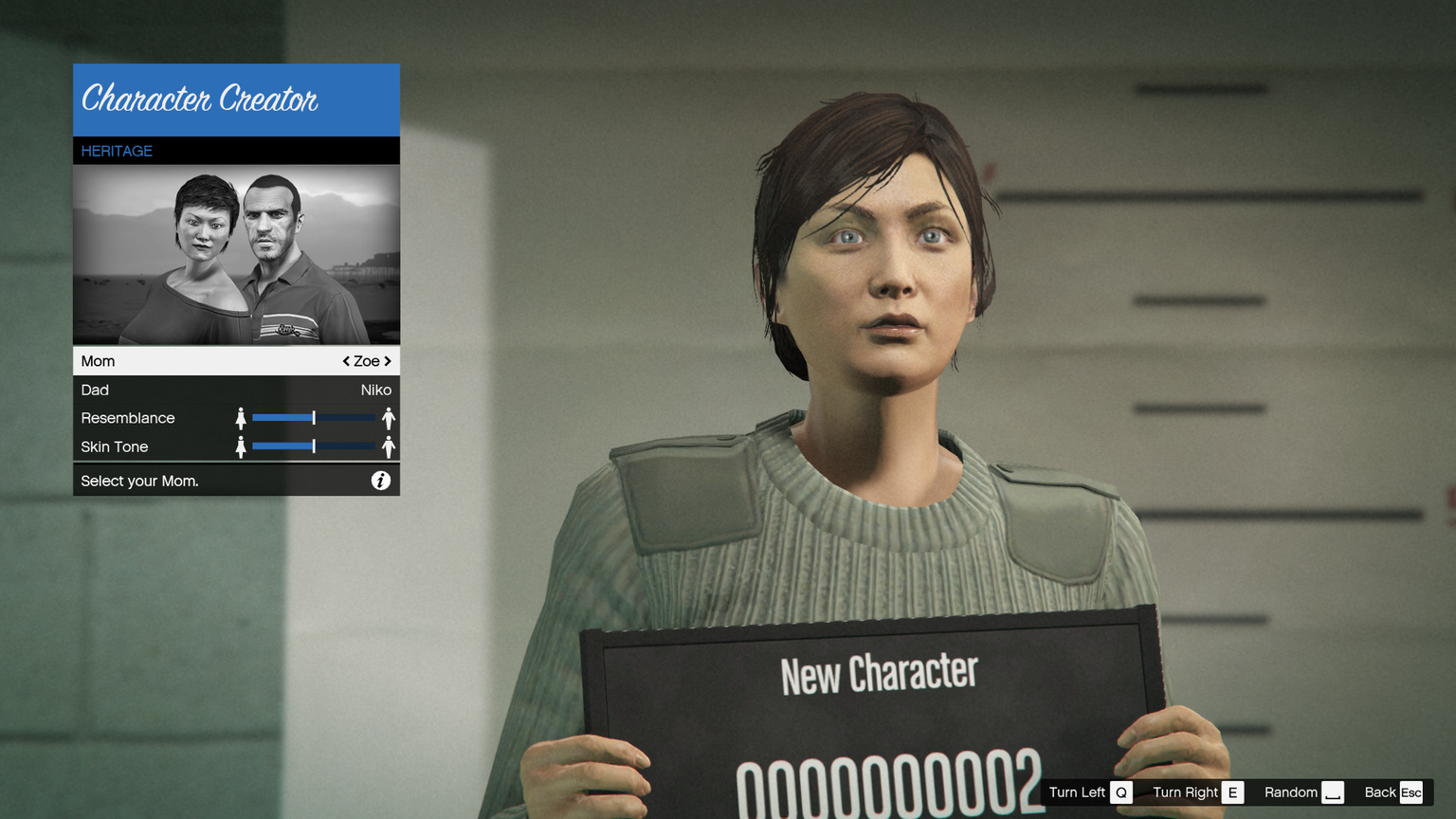Randomize the character with the Random button
The width and height of the screenshot is (1456, 819).
tap(1303, 792)
